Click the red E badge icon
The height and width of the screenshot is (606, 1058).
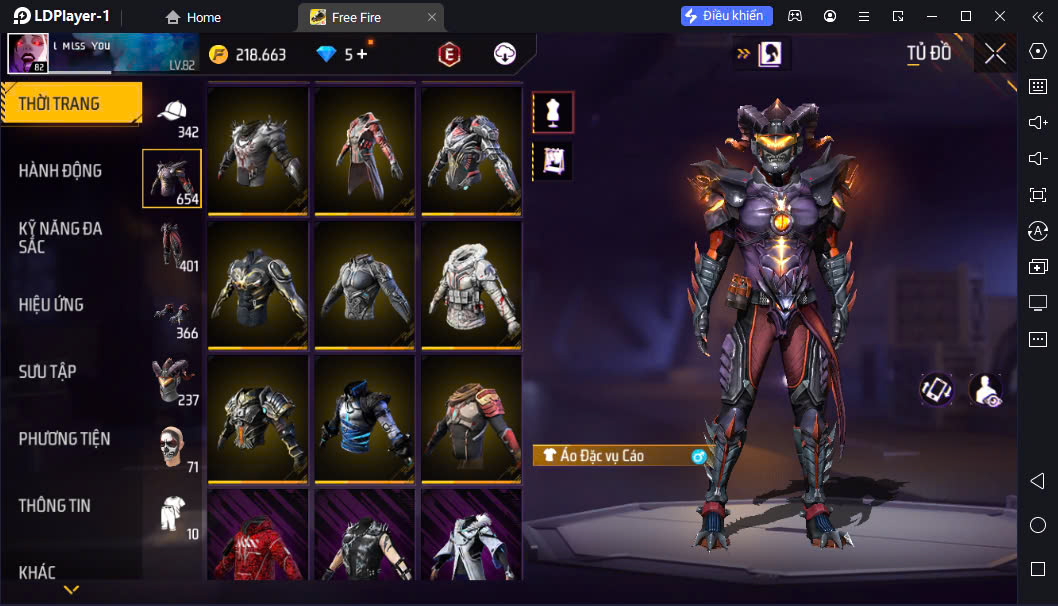[449, 54]
